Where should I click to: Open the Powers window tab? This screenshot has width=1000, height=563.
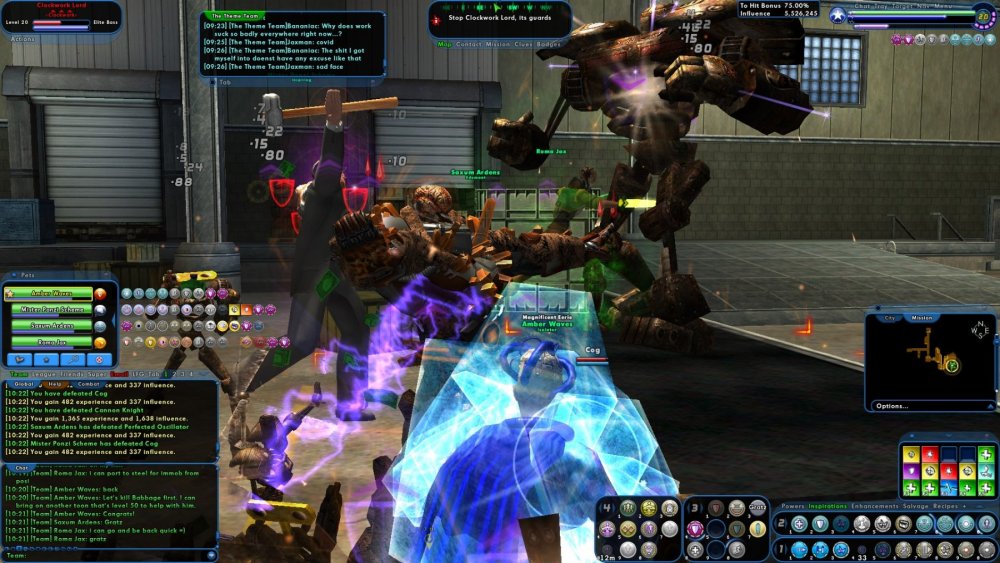[793, 506]
